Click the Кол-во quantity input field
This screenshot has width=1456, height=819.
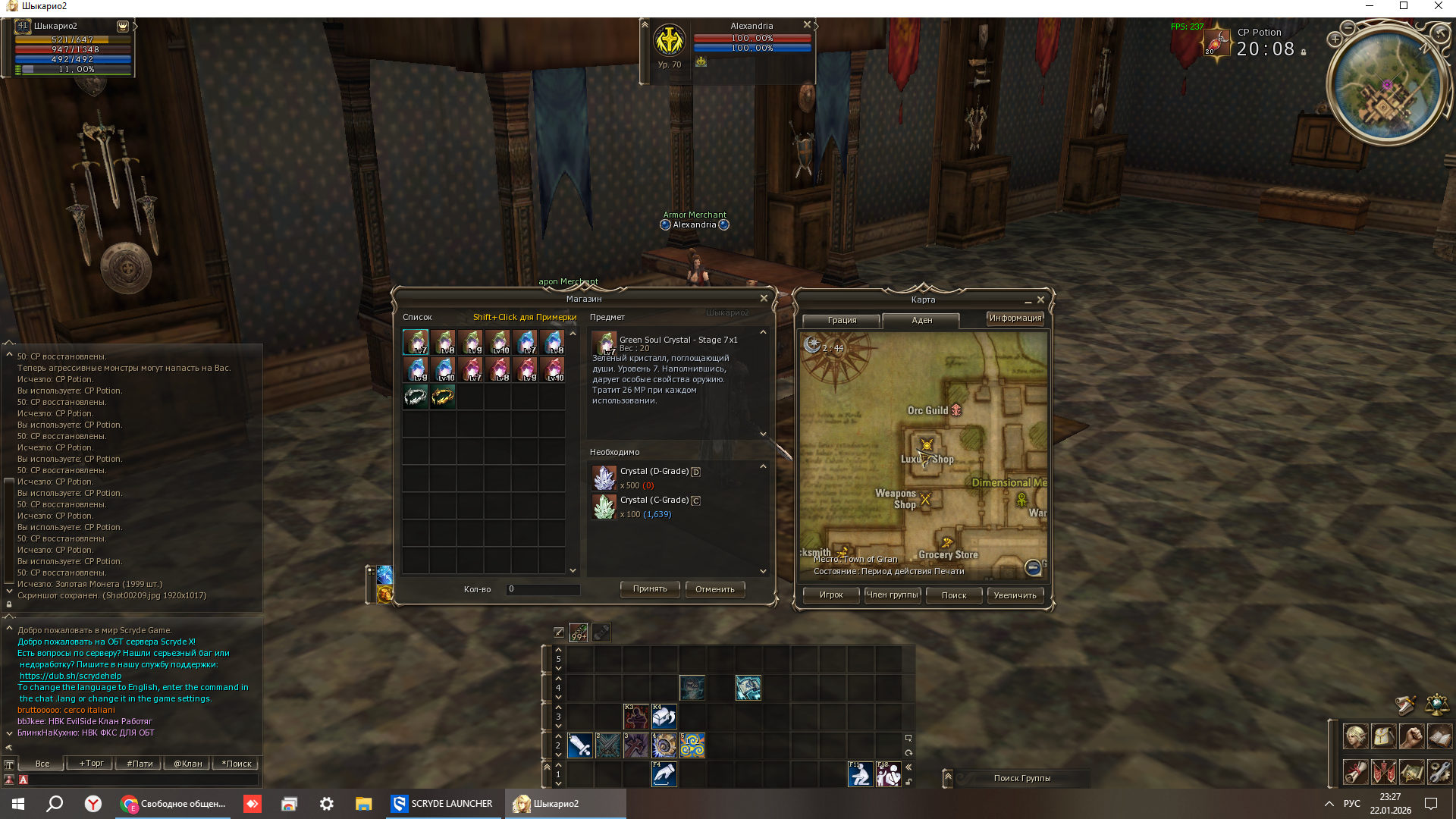click(543, 589)
